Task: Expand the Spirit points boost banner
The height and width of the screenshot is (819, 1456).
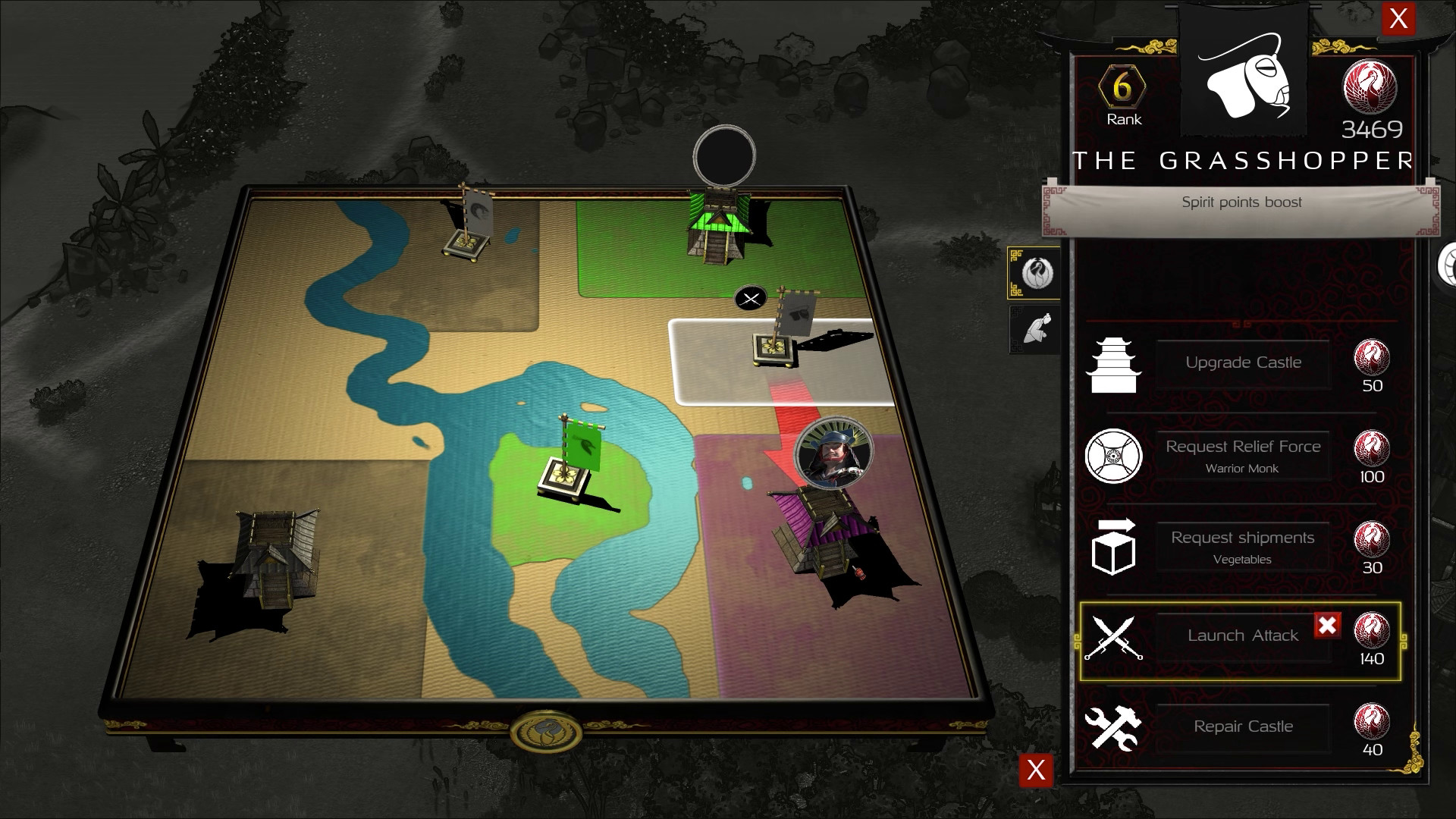Action: tap(1241, 202)
